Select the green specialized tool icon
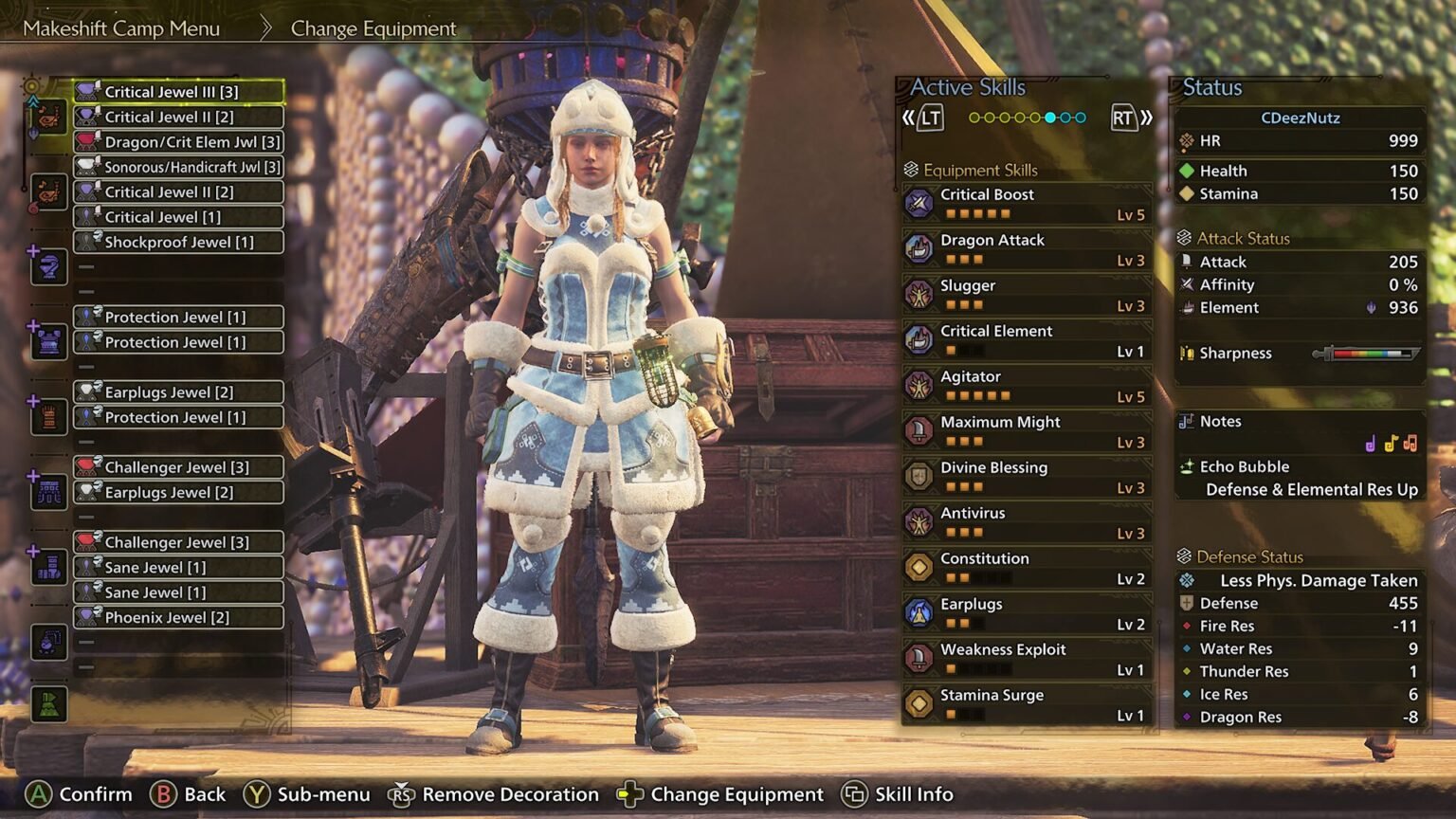The width and height of the screenshot is (1456, 819). pos(47,703)
